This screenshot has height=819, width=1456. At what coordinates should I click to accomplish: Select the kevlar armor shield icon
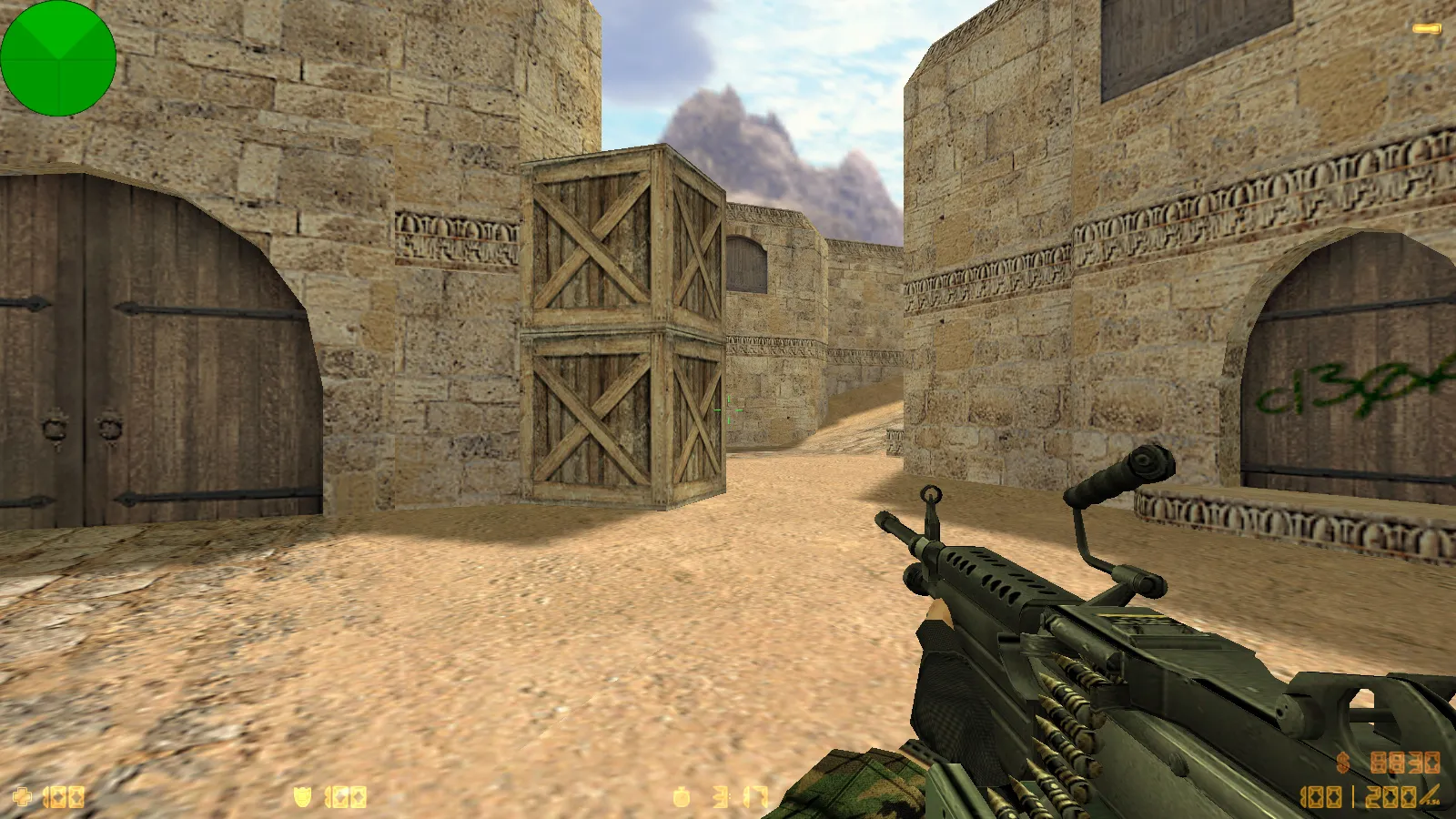pos(303,798)
